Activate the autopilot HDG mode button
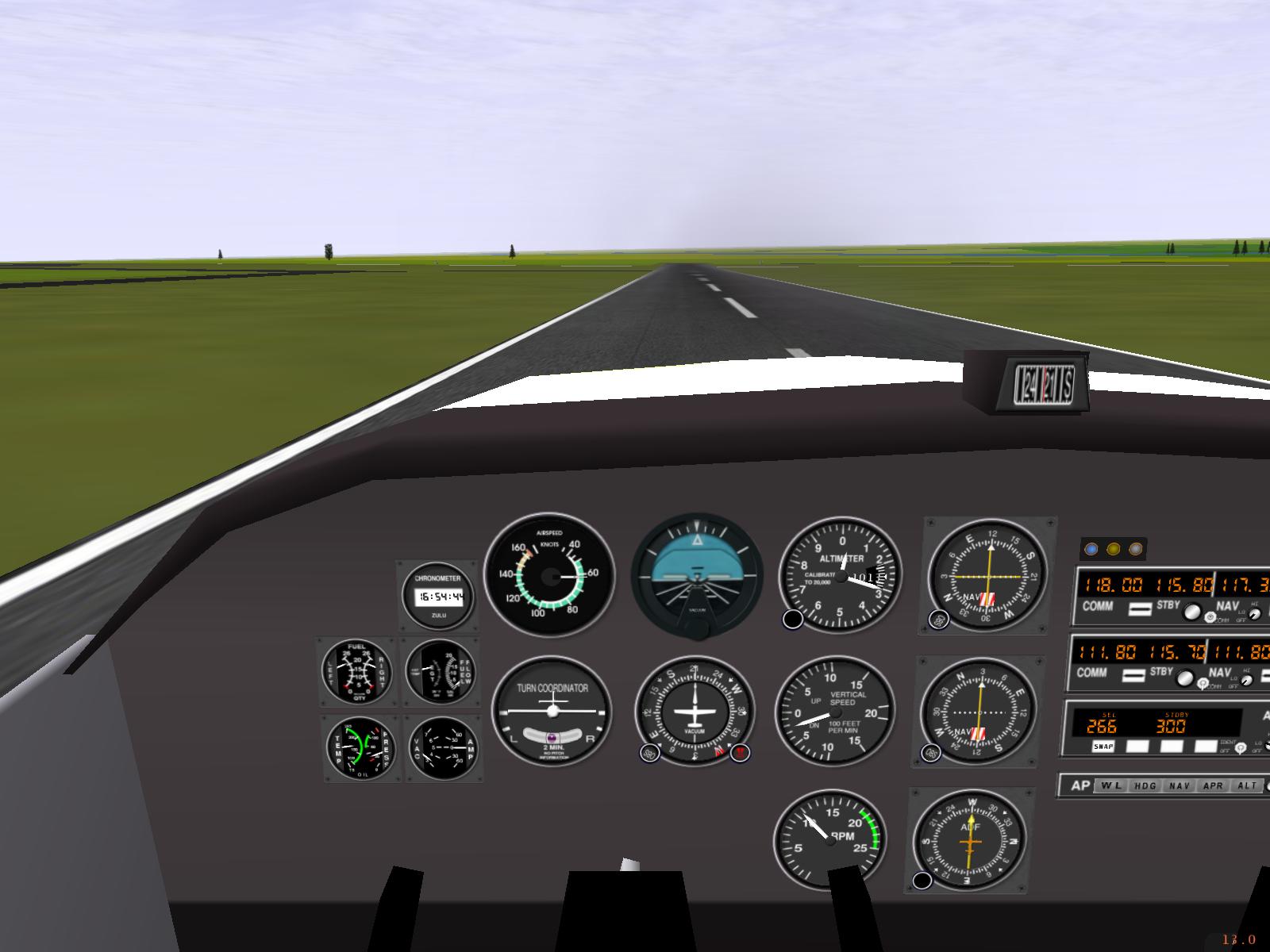 pyautogui.click(x=1145, y=786)
